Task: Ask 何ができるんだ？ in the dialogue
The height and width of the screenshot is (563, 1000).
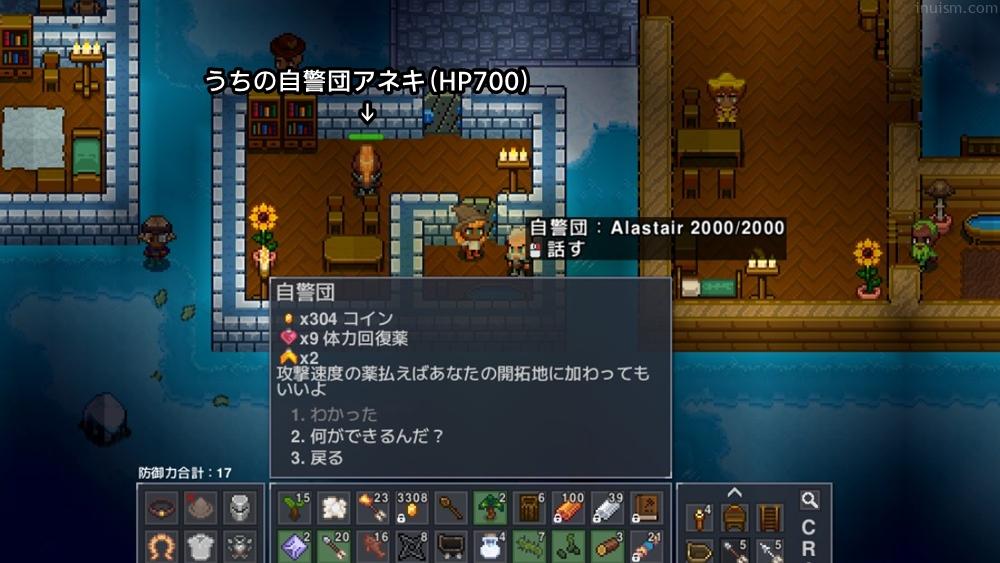Action: [367, 436]
